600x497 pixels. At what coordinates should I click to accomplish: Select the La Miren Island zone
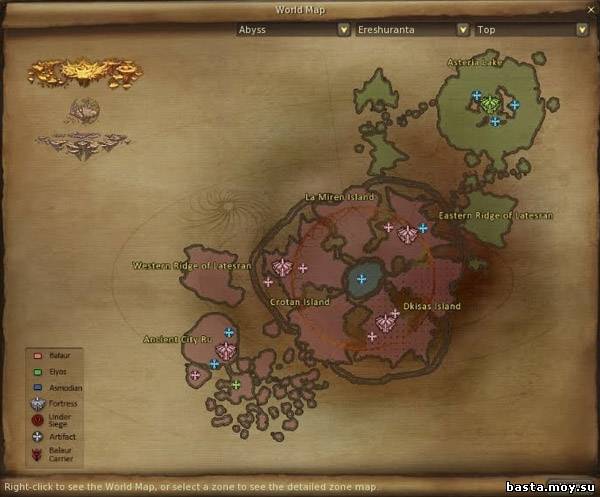(340, 197)
